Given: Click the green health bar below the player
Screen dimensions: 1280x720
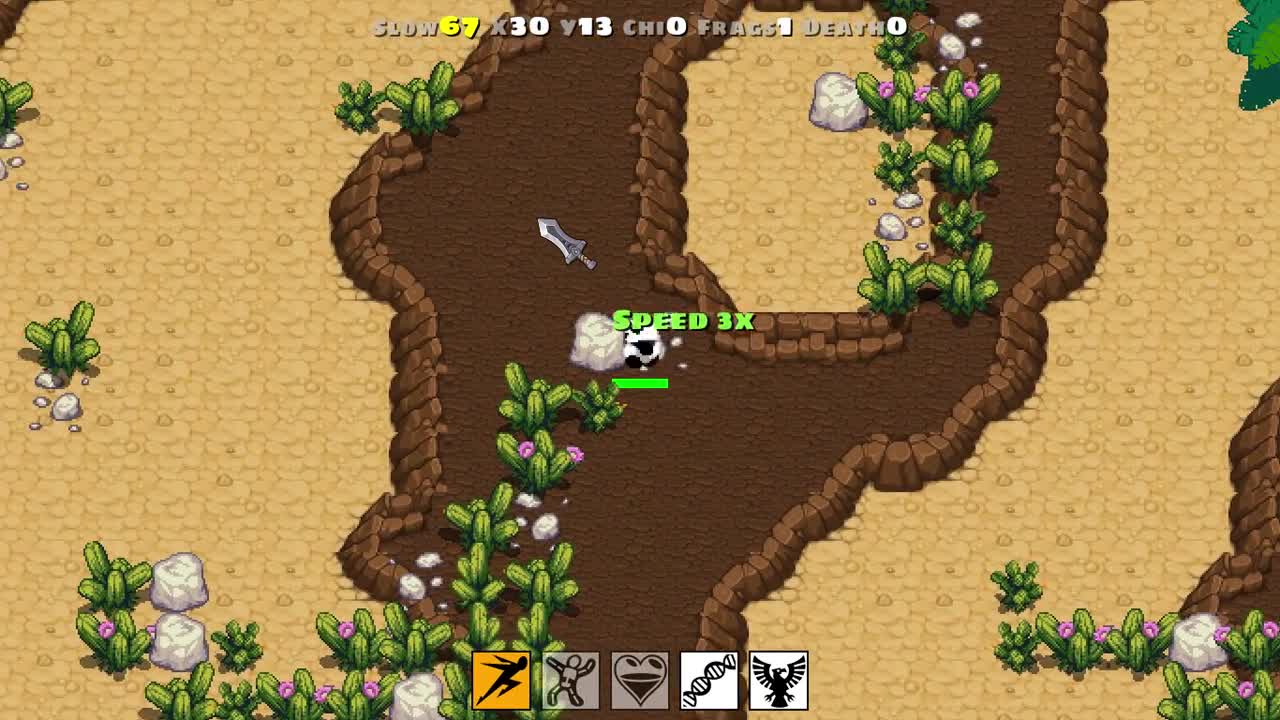Looking at the screenshot, I should pos(641,382).
